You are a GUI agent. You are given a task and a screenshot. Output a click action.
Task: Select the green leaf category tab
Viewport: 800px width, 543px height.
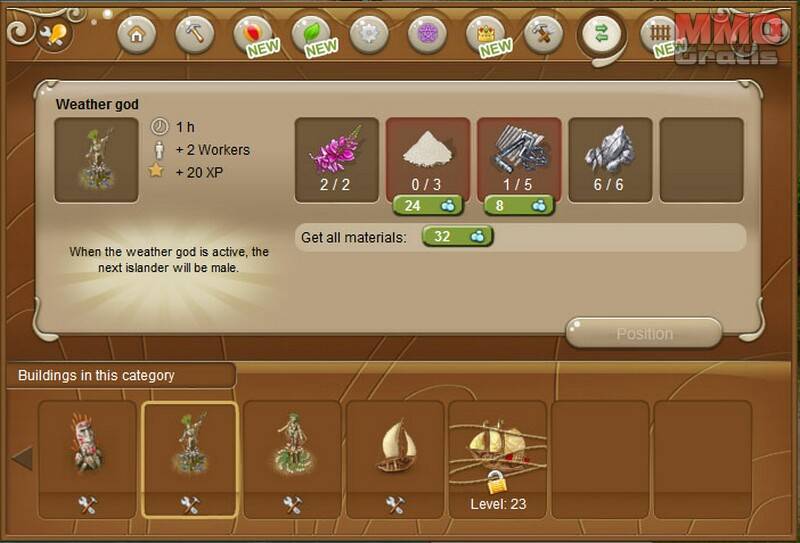coord(311,34)
